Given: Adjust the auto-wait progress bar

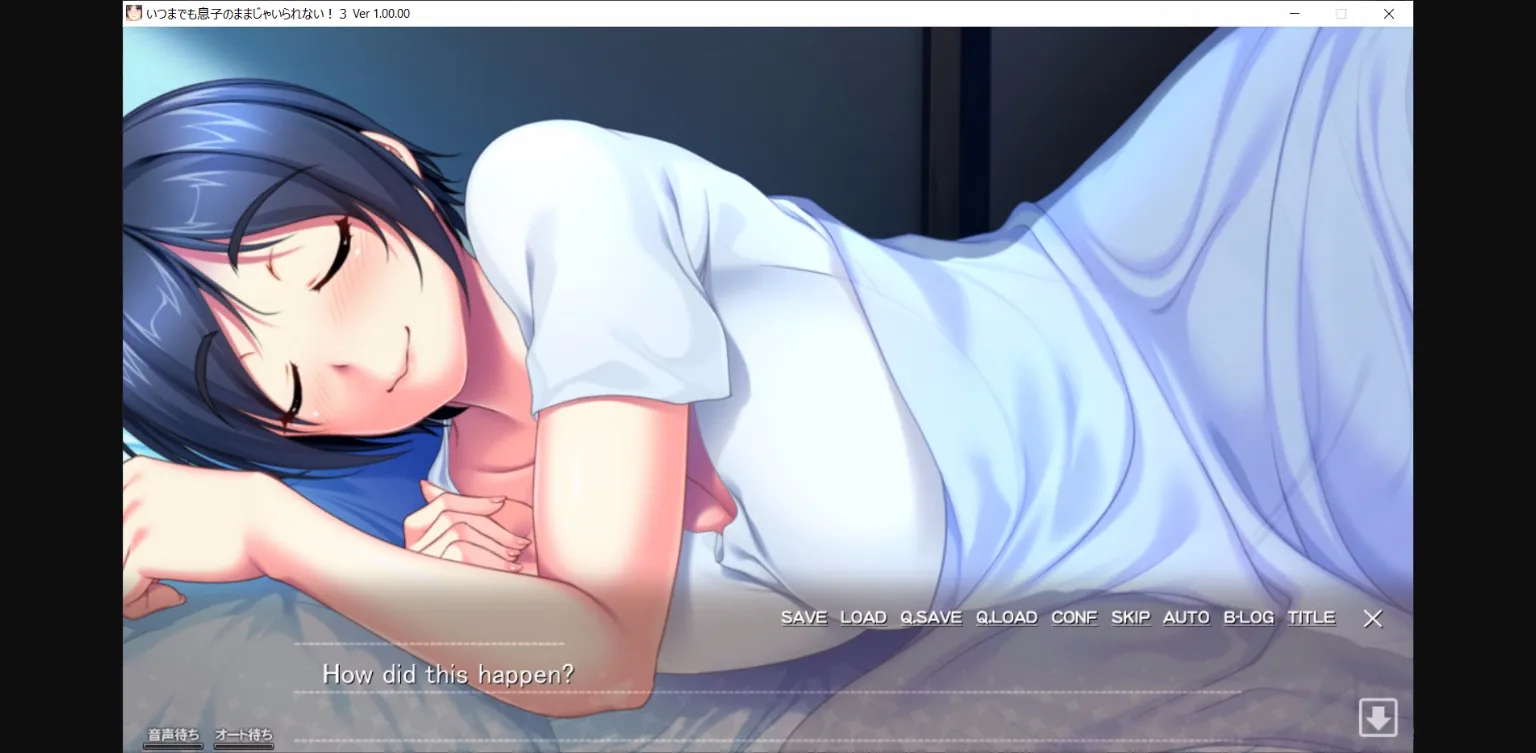Looking at the screenshot, I should pyautogui.click(x=243, y=746).
